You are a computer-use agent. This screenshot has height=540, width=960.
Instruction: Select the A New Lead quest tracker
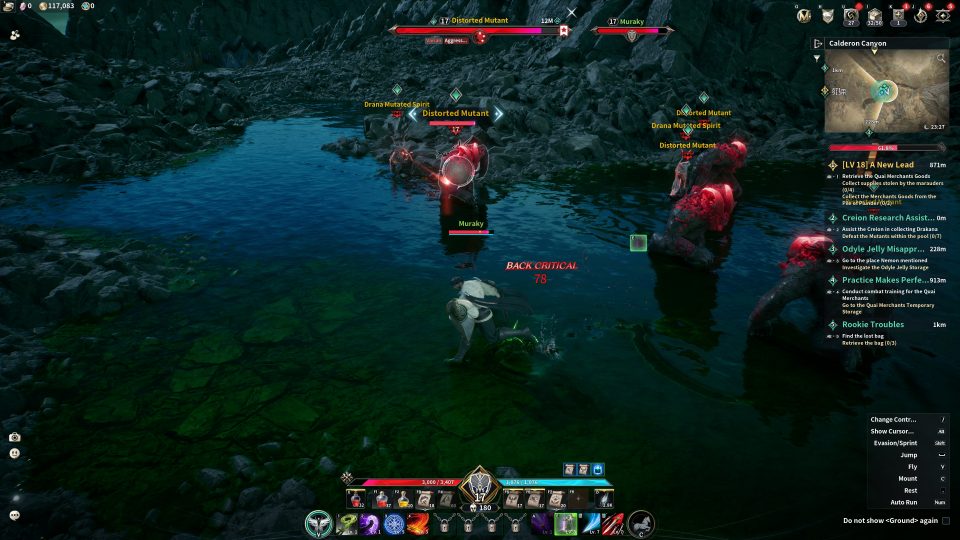tap(878, 164)
